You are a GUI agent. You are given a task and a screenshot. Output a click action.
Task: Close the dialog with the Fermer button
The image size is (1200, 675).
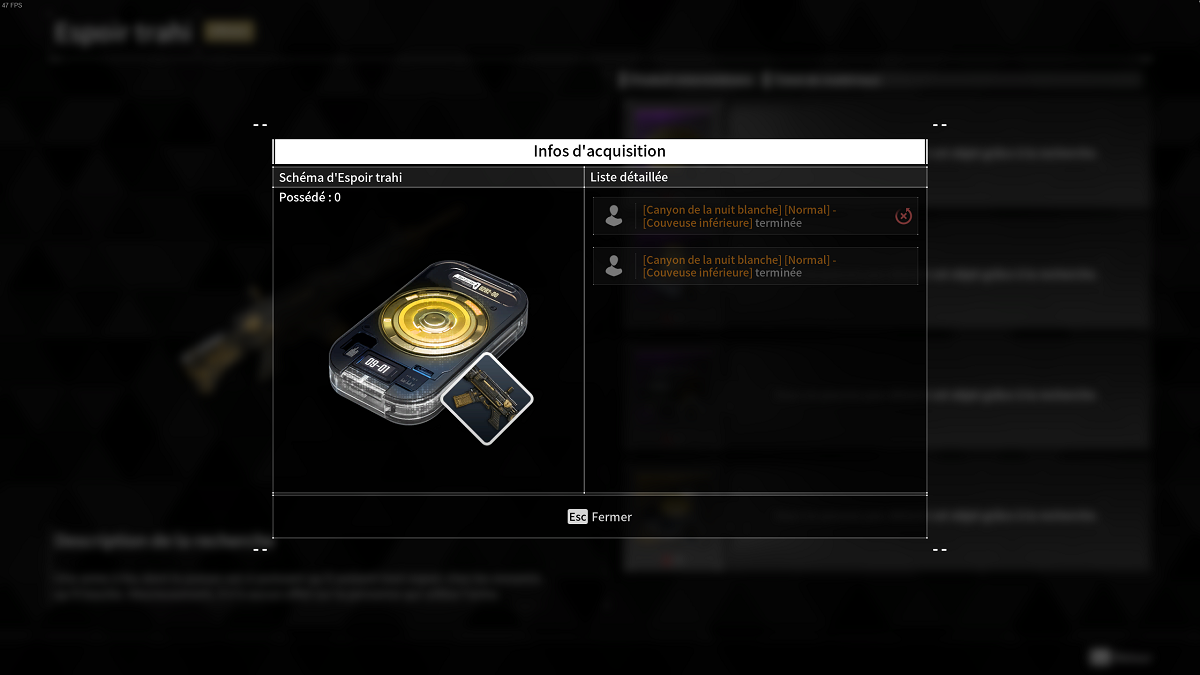click(600, 517)
